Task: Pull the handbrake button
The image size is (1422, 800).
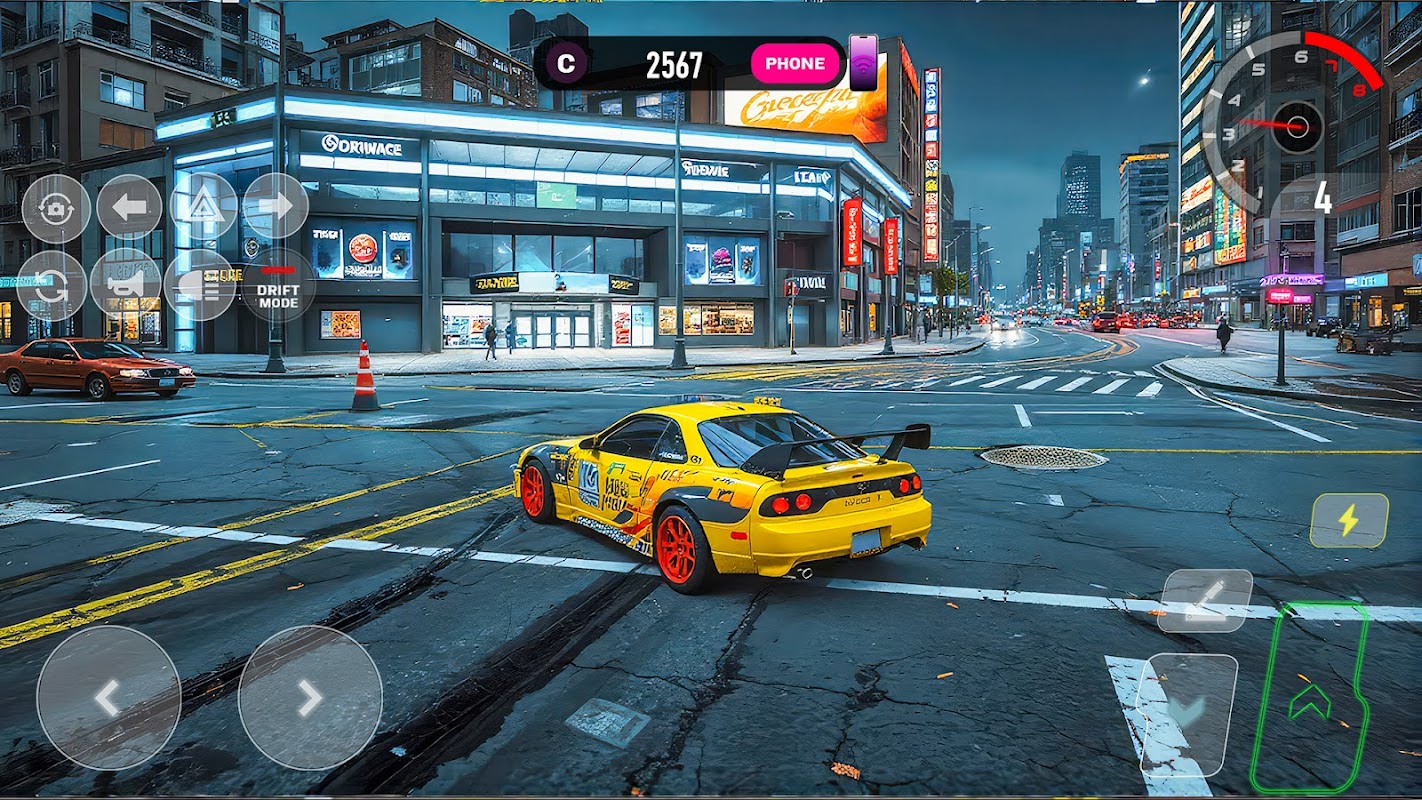Action: (1205, 600)
